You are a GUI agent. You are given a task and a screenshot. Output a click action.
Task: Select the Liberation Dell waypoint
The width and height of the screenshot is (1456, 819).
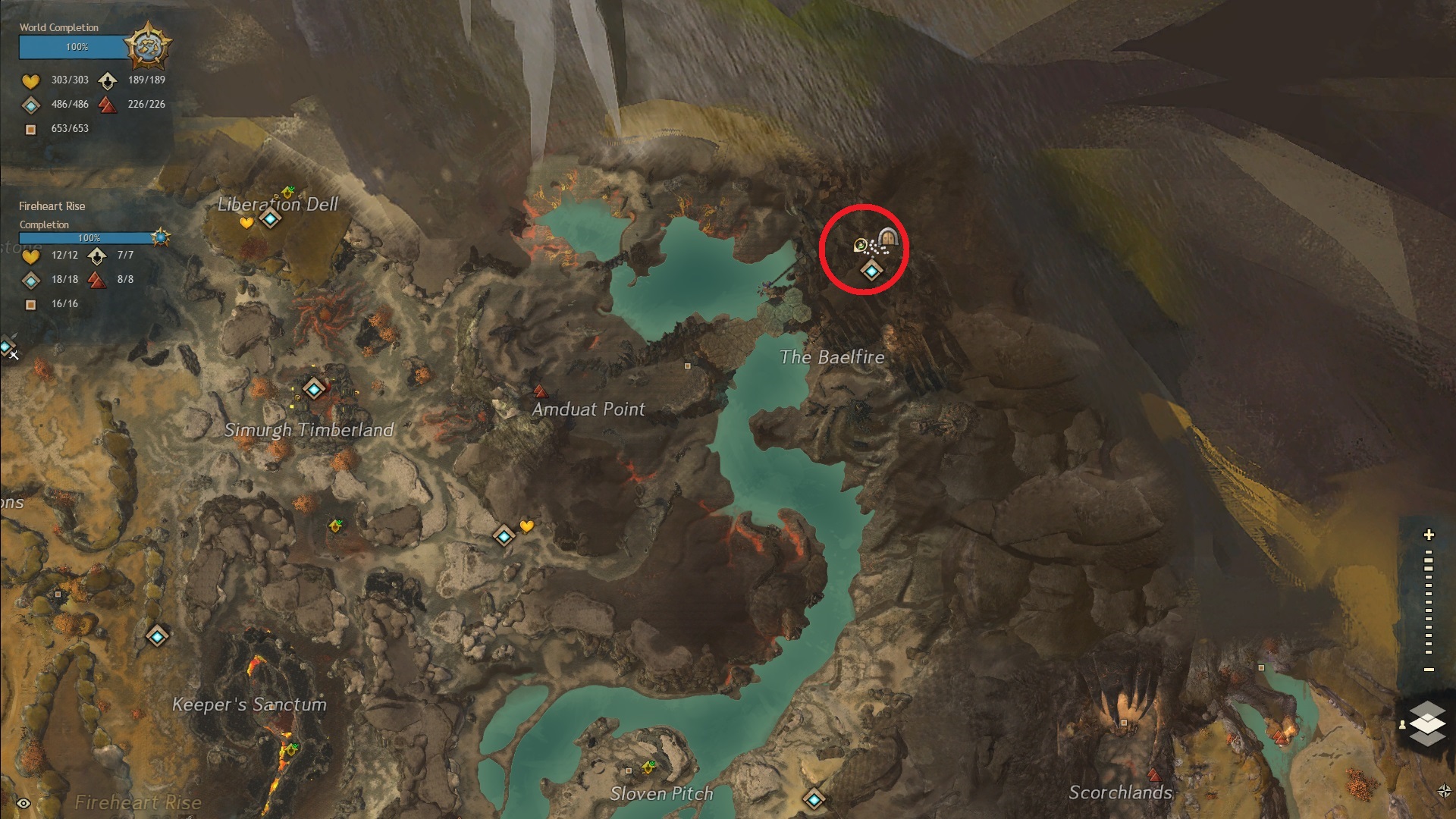click(270, 219)
